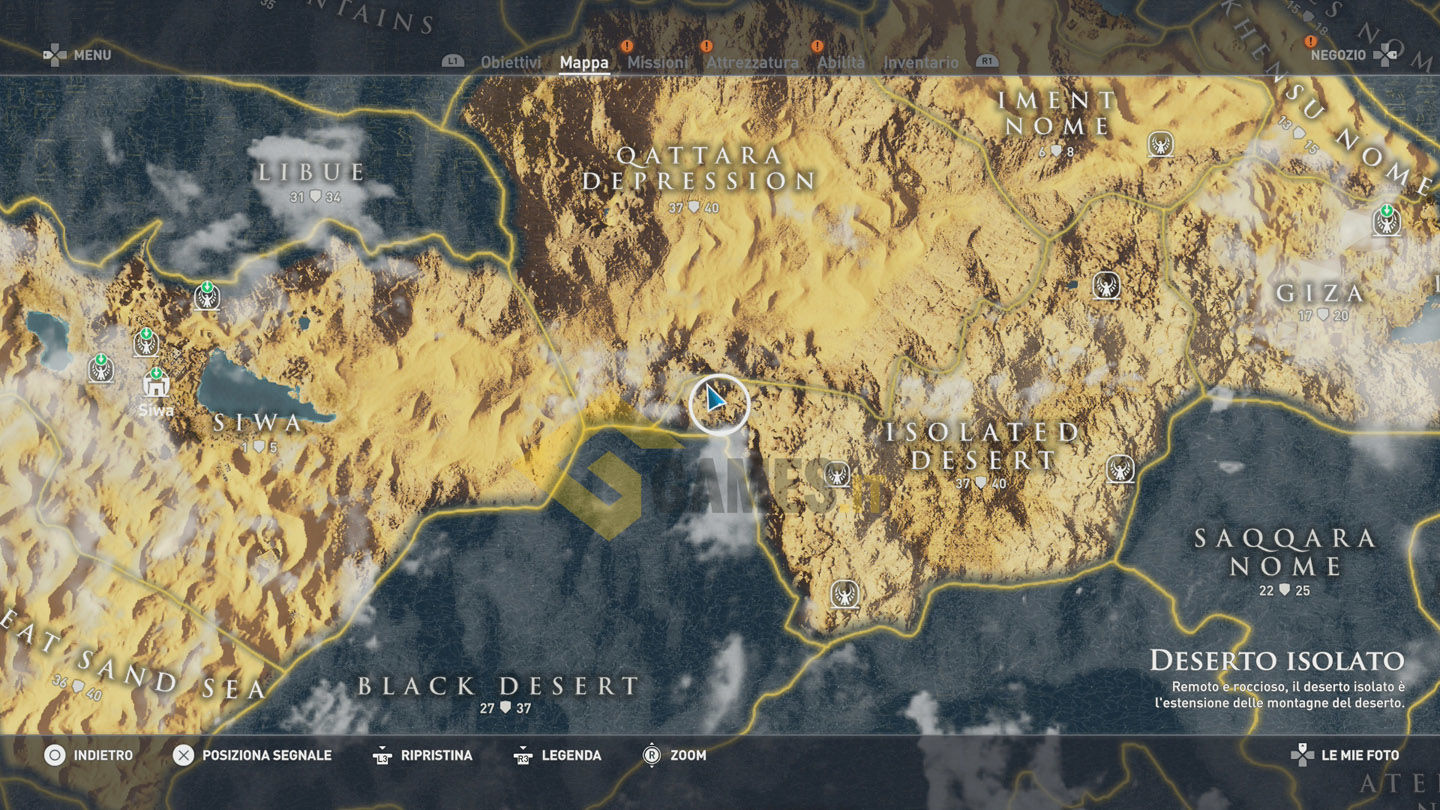The image size is (1440, 810).
Task: Show the Abilità tab
Action: pos(841,62)
